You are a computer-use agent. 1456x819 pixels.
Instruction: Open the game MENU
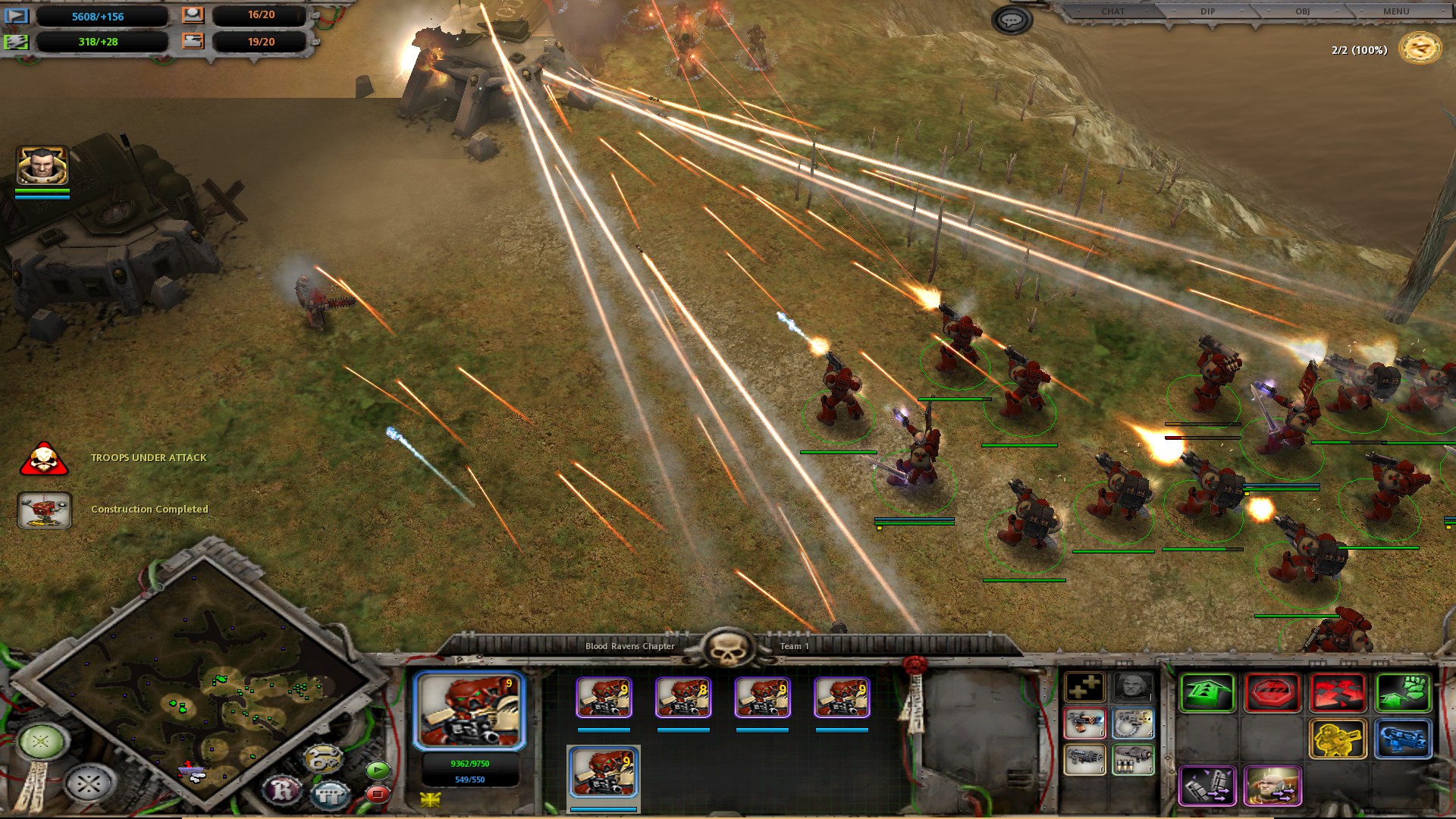(1396, 11)
